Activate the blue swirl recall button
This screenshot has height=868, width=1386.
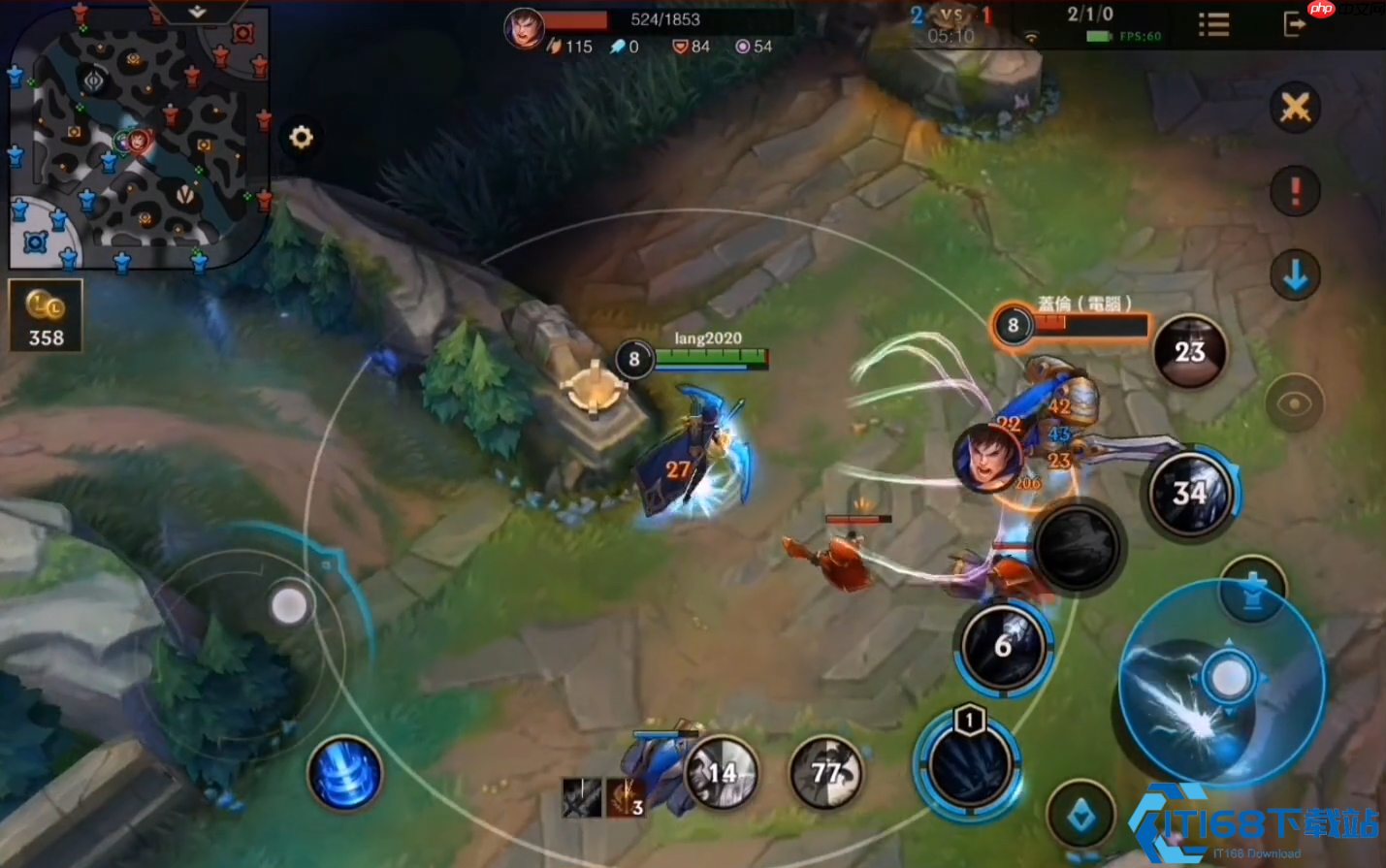click(344, 774)
